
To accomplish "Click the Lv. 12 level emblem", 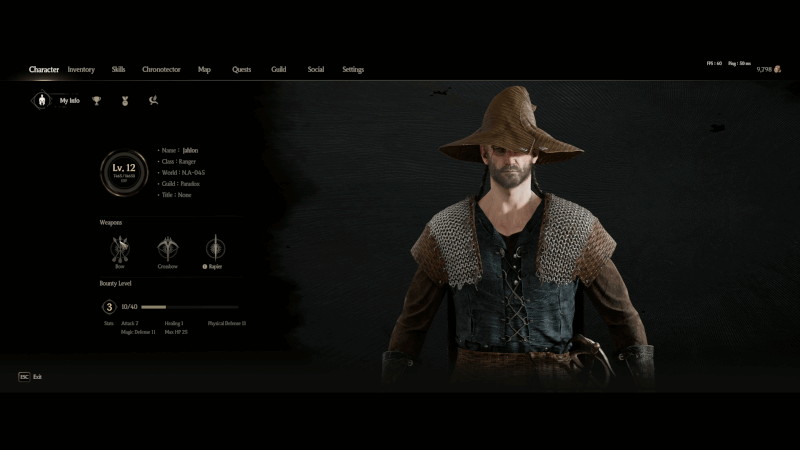I will click(x=125, y=173).
